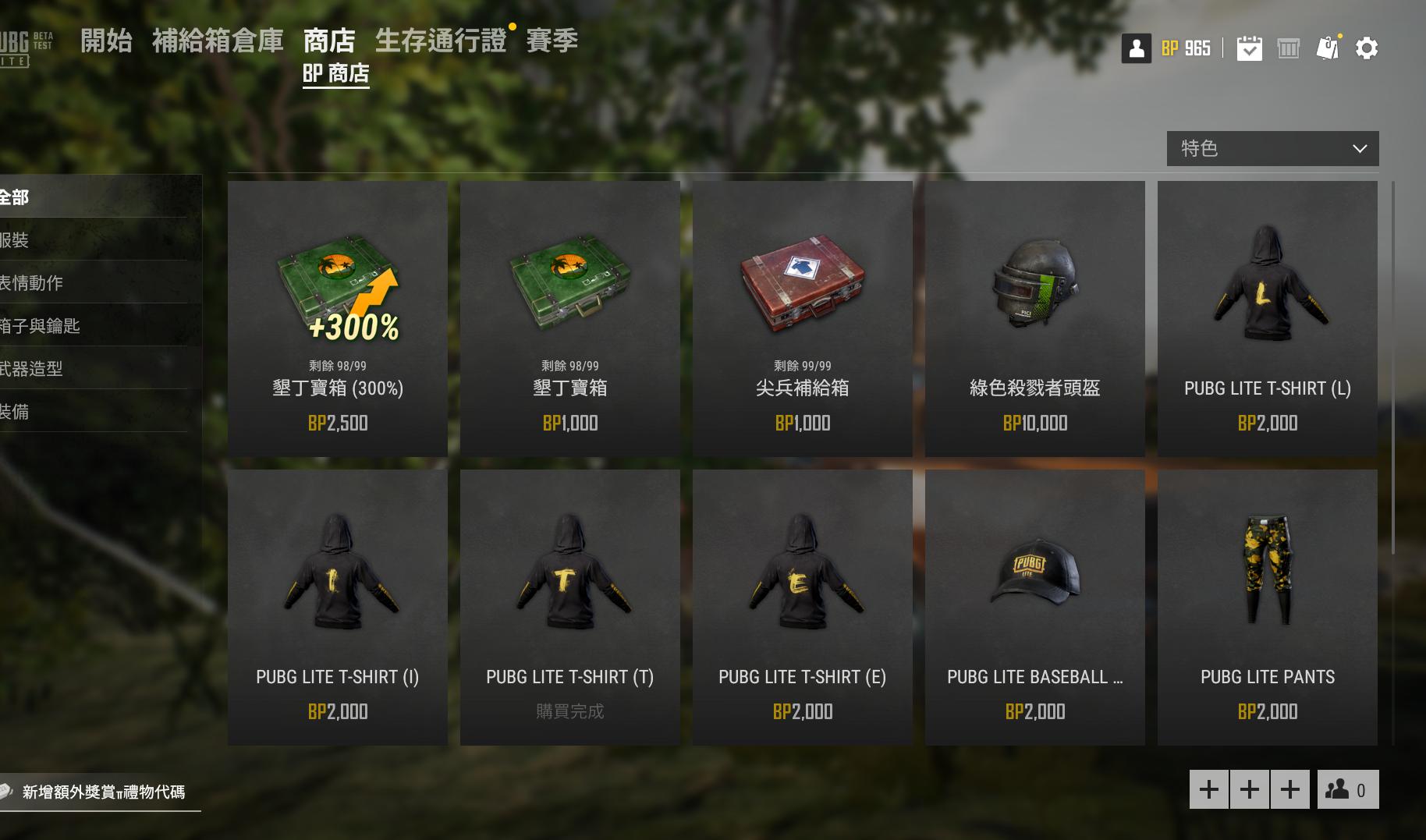This screenshot has width=1426, height=840.
Task: Open the gift code icon at bottom left
Action: 8,792
